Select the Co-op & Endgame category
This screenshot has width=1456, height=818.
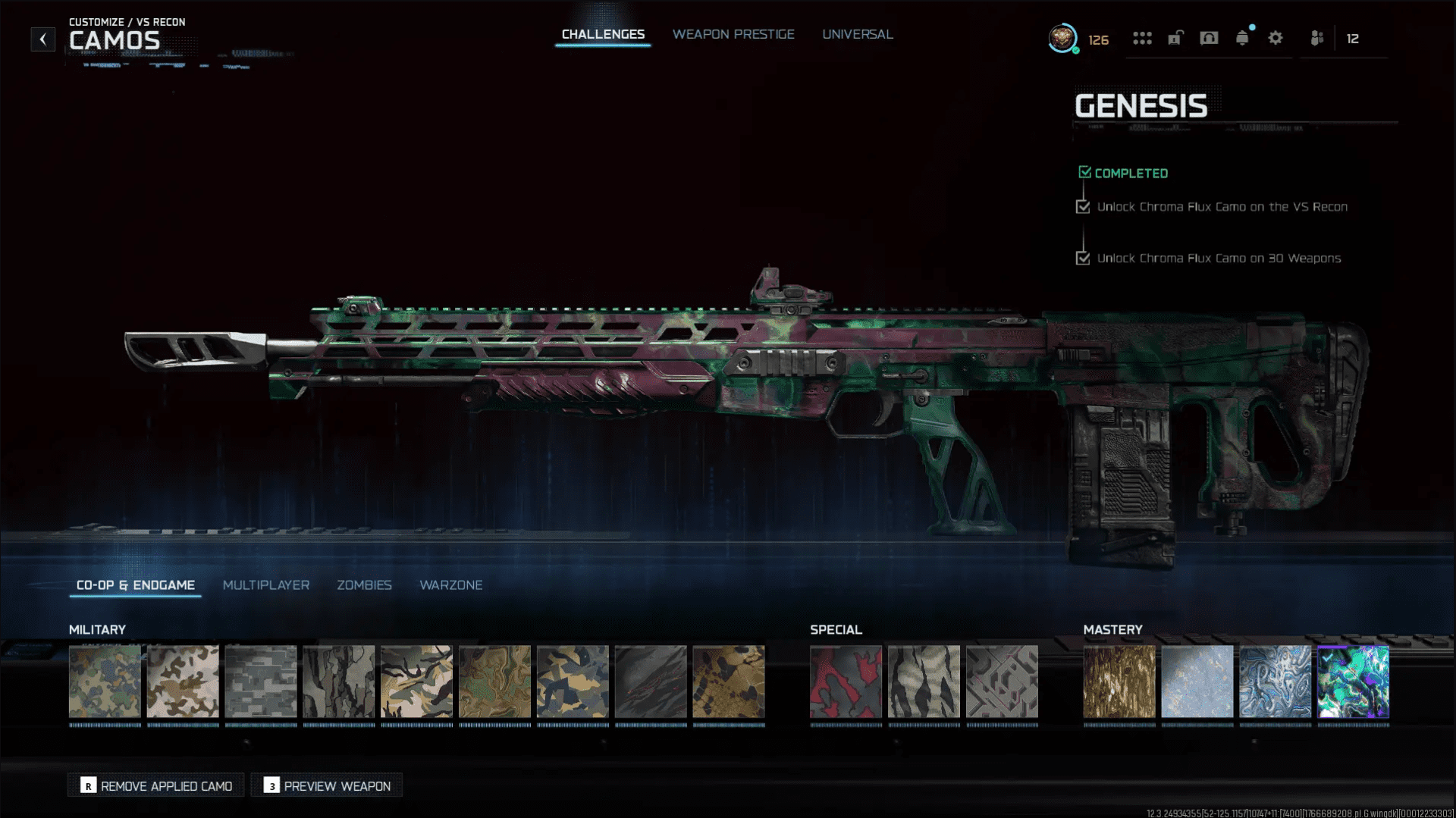[136, 585]
